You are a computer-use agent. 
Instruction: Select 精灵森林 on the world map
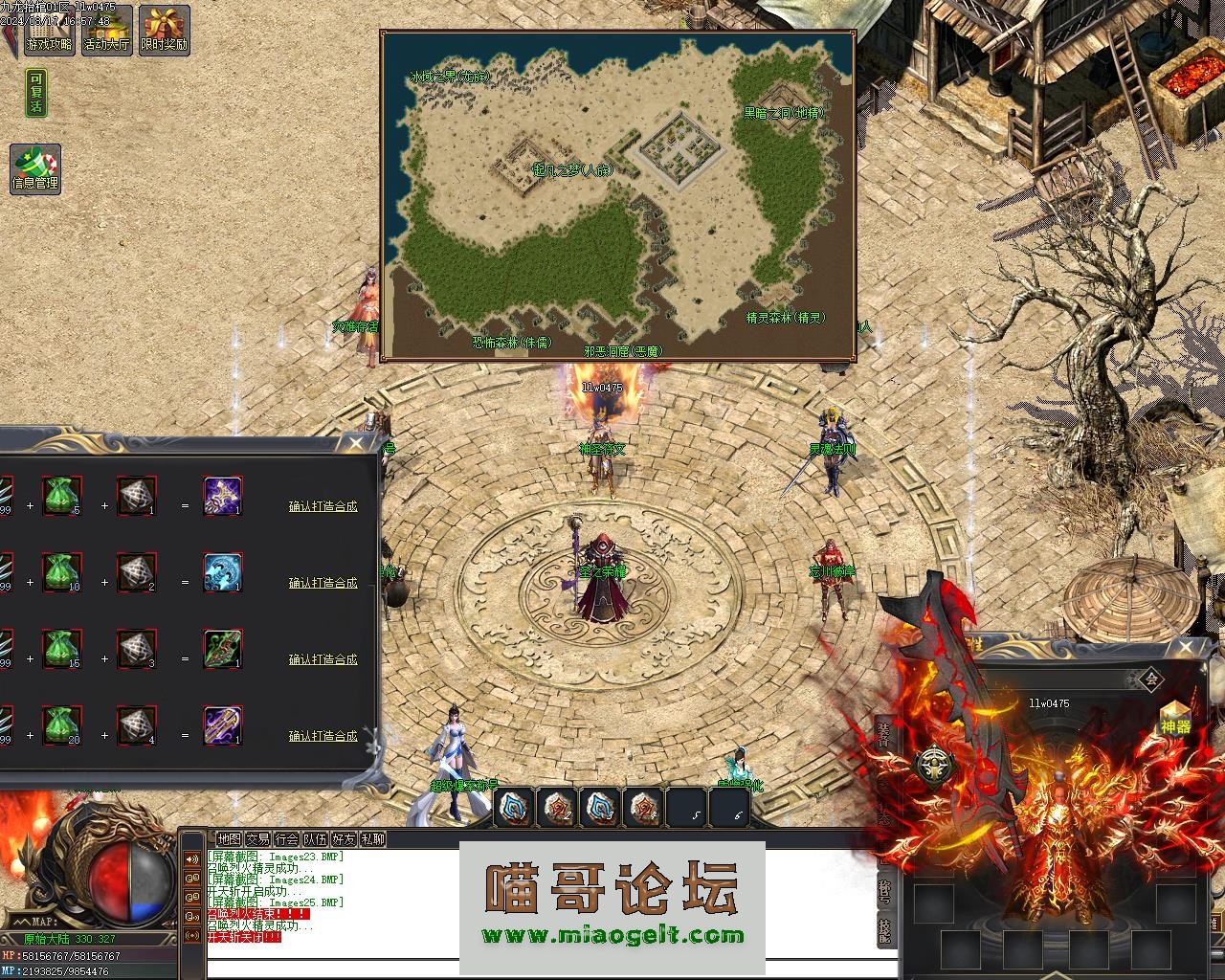[785, 318]
